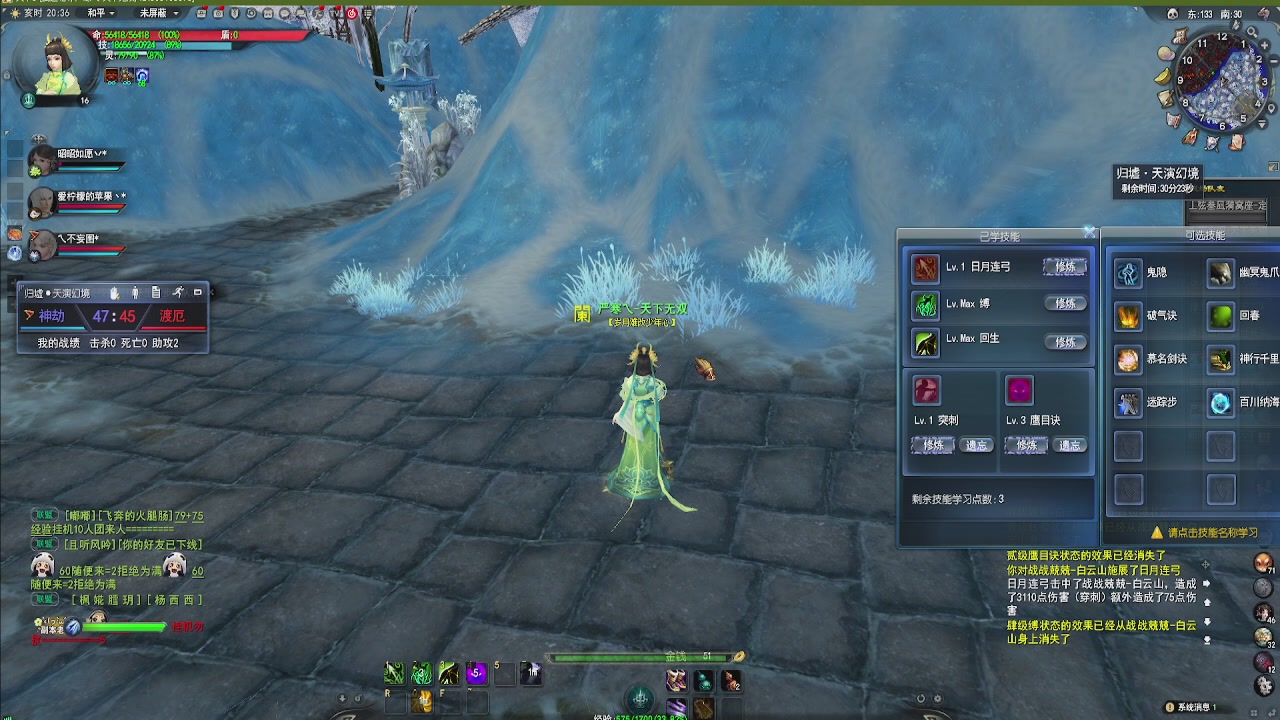This screenshot has width=1280, height=720.
Task: Pick the 迷踪步 skill
Action: [1129, 403]
